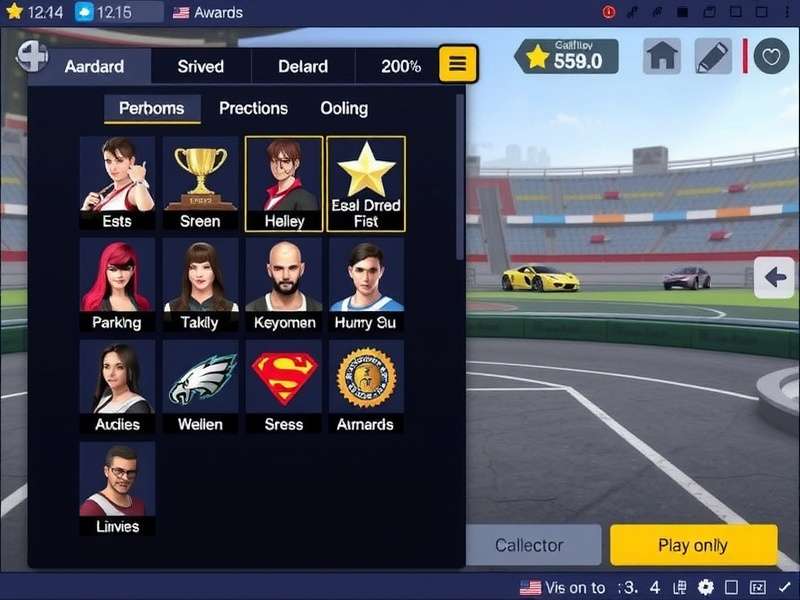Image resolution: width=800 pixels, height=600 pixels.
Task: Open the pencil edit tool
Action: tap(713, 56)
